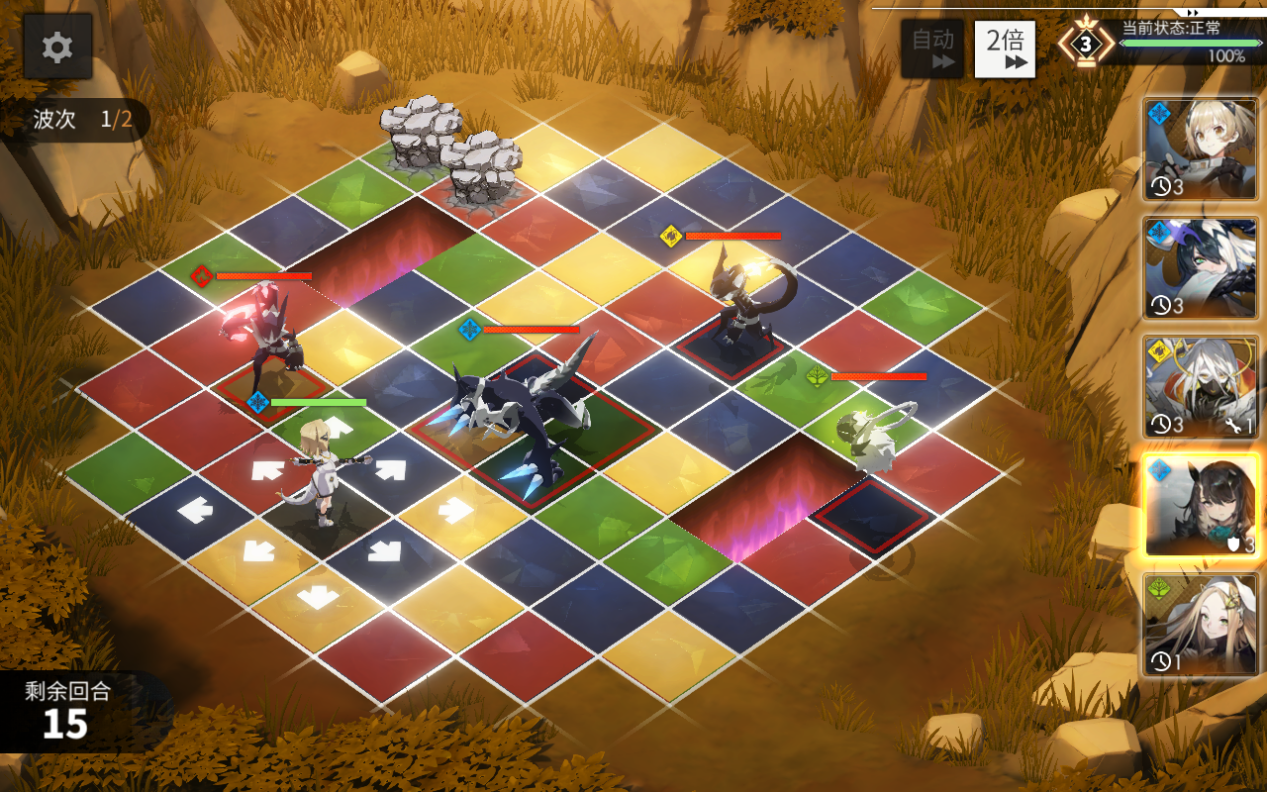
Task: Toggle the 自动 auto-battle button
Action: pos(932,48)
